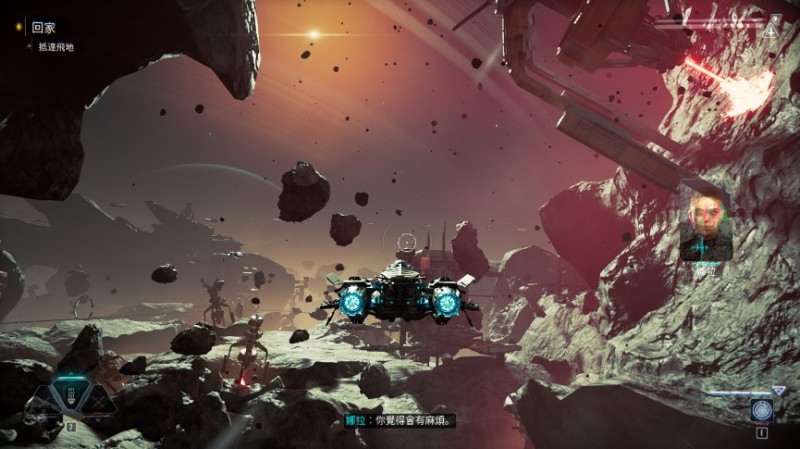Activate the circular pilot ability icon
Image resolution: width=800 pixels, height=449 pixels.
(x=761, y=412)
